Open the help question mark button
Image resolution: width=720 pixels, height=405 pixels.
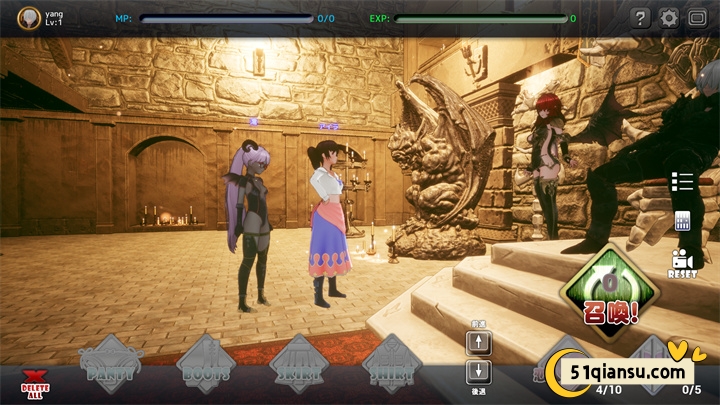pyautogui.click(x=641, y=18)
